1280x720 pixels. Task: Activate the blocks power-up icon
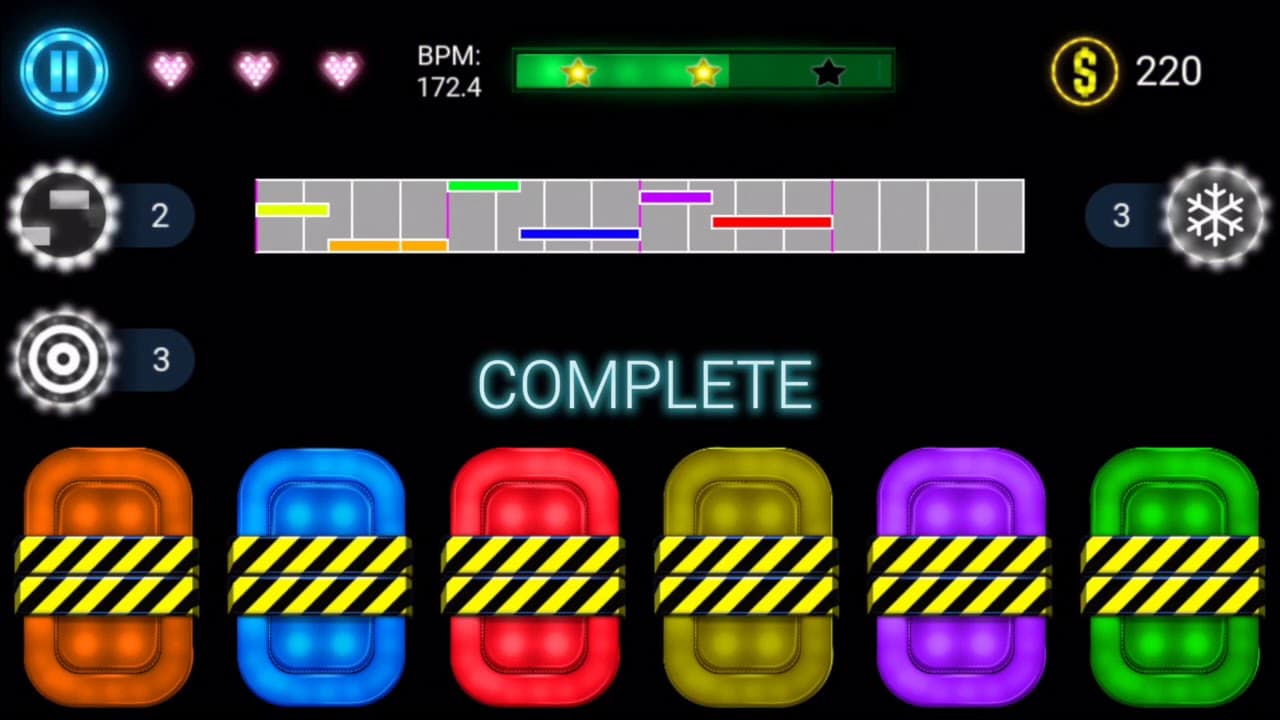pos(62,215)
